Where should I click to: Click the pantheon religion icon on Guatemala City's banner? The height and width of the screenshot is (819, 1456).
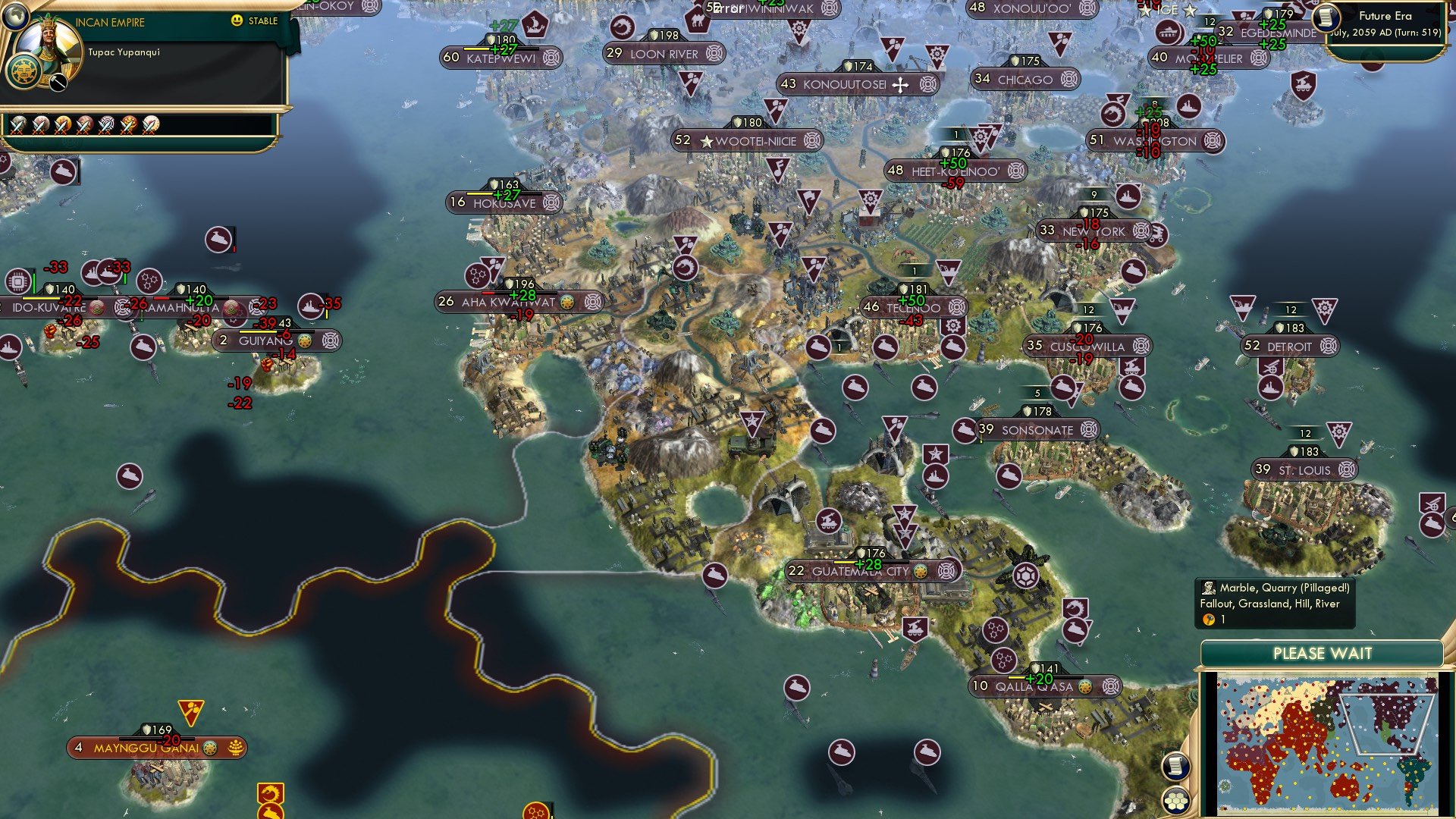(921, 573)
